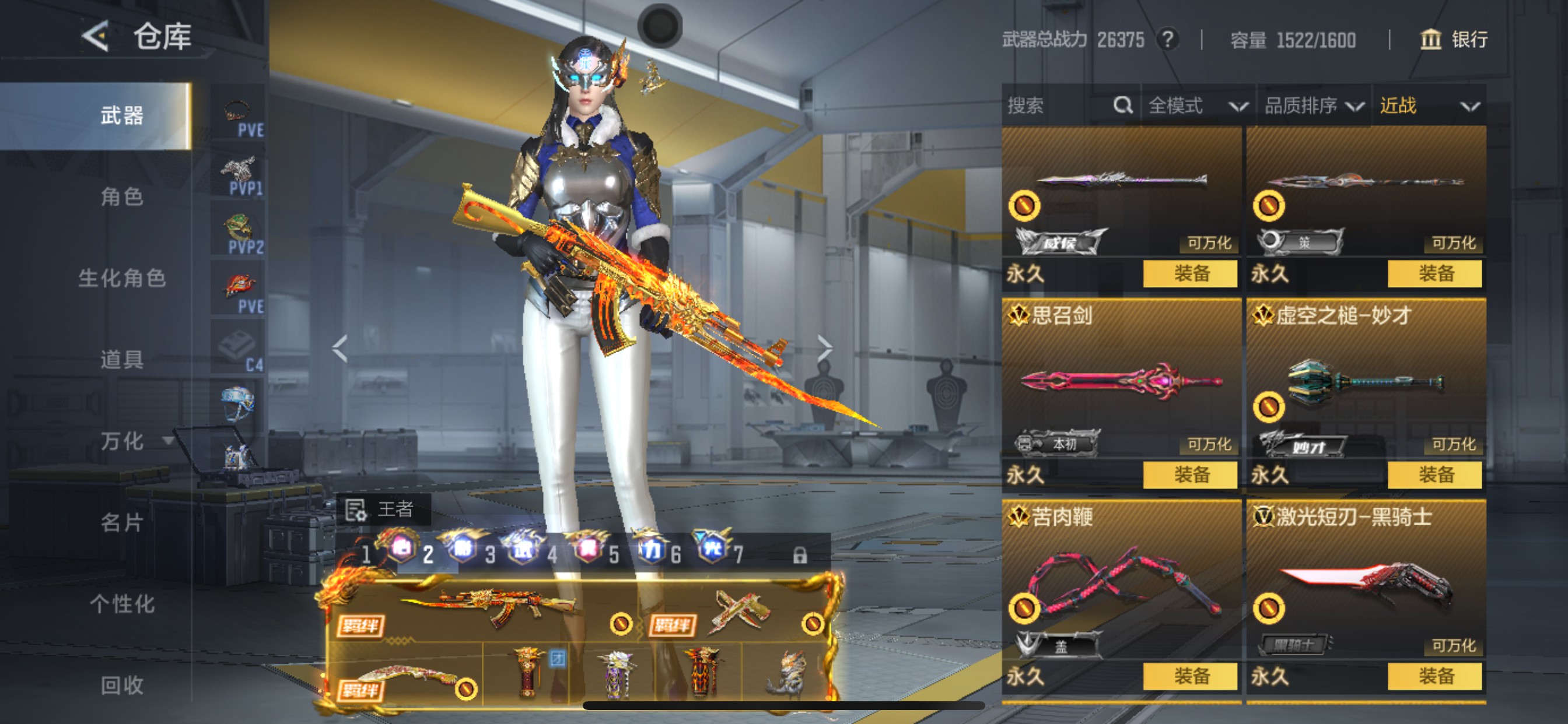Open the 名片 section

(x=122, y=522)
